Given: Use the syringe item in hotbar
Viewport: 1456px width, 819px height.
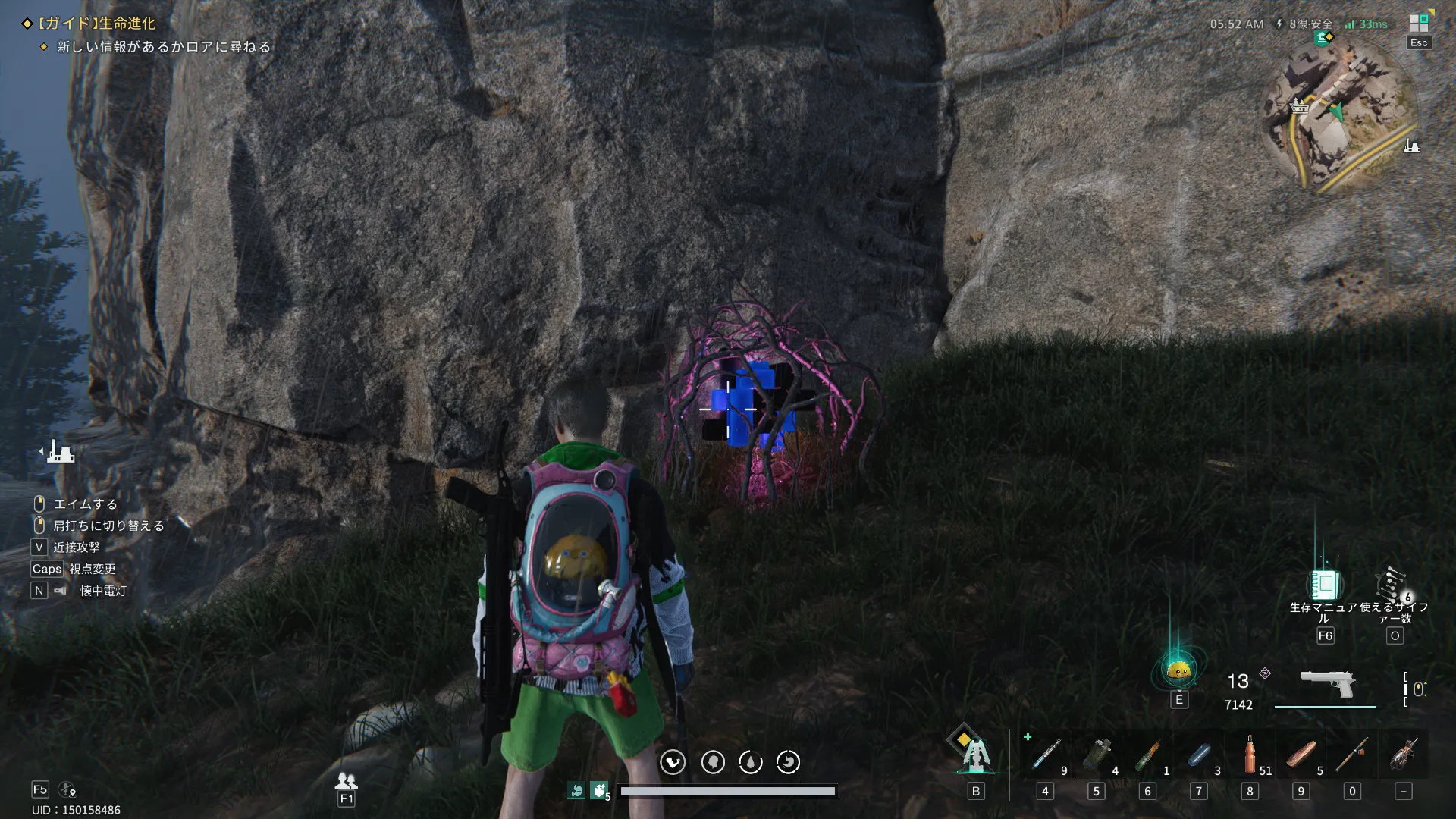Looking at the screenshot, I should [1046, 755].
